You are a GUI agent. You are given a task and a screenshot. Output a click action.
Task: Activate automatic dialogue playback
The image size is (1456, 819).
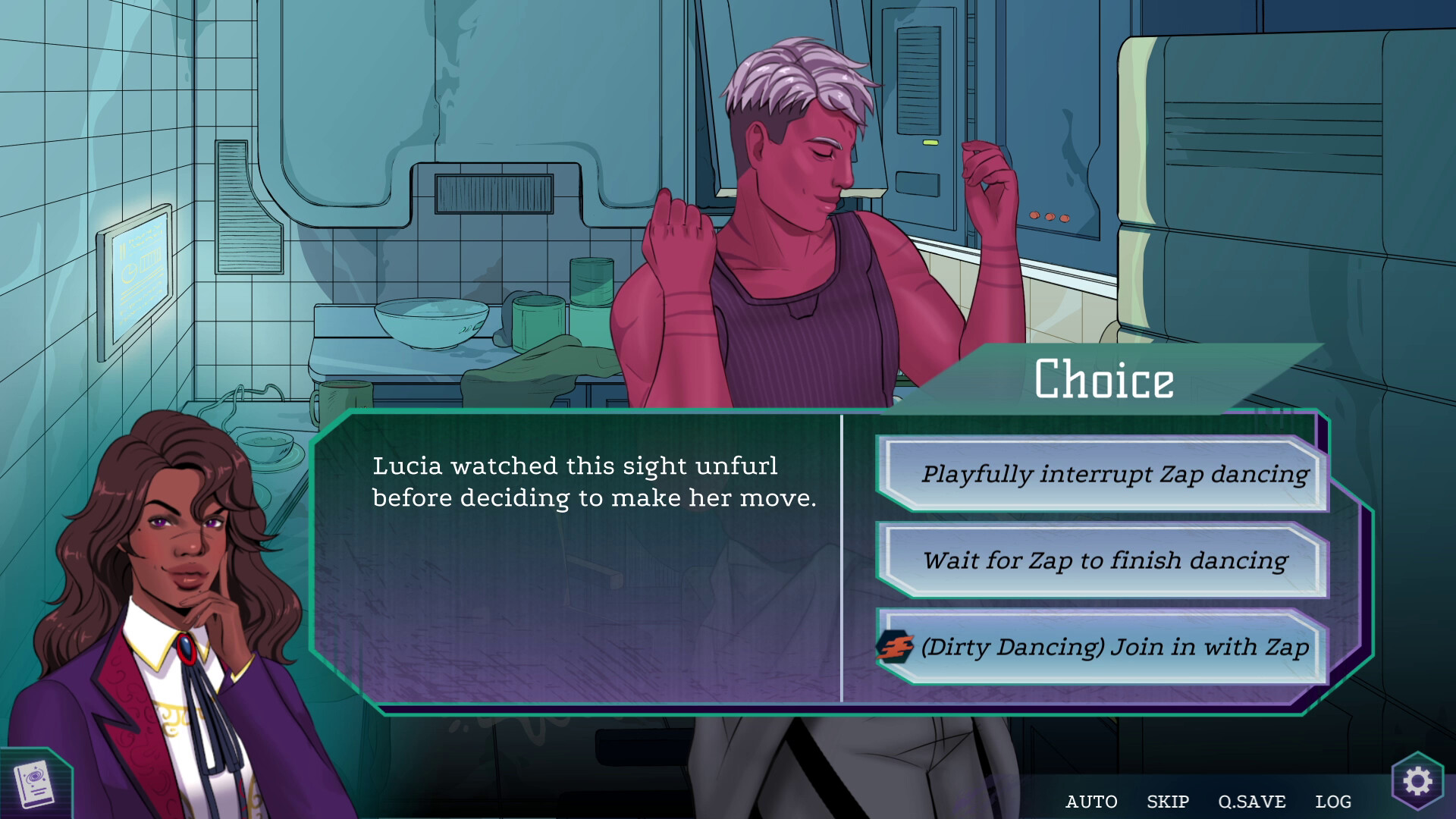[1093, 801]
